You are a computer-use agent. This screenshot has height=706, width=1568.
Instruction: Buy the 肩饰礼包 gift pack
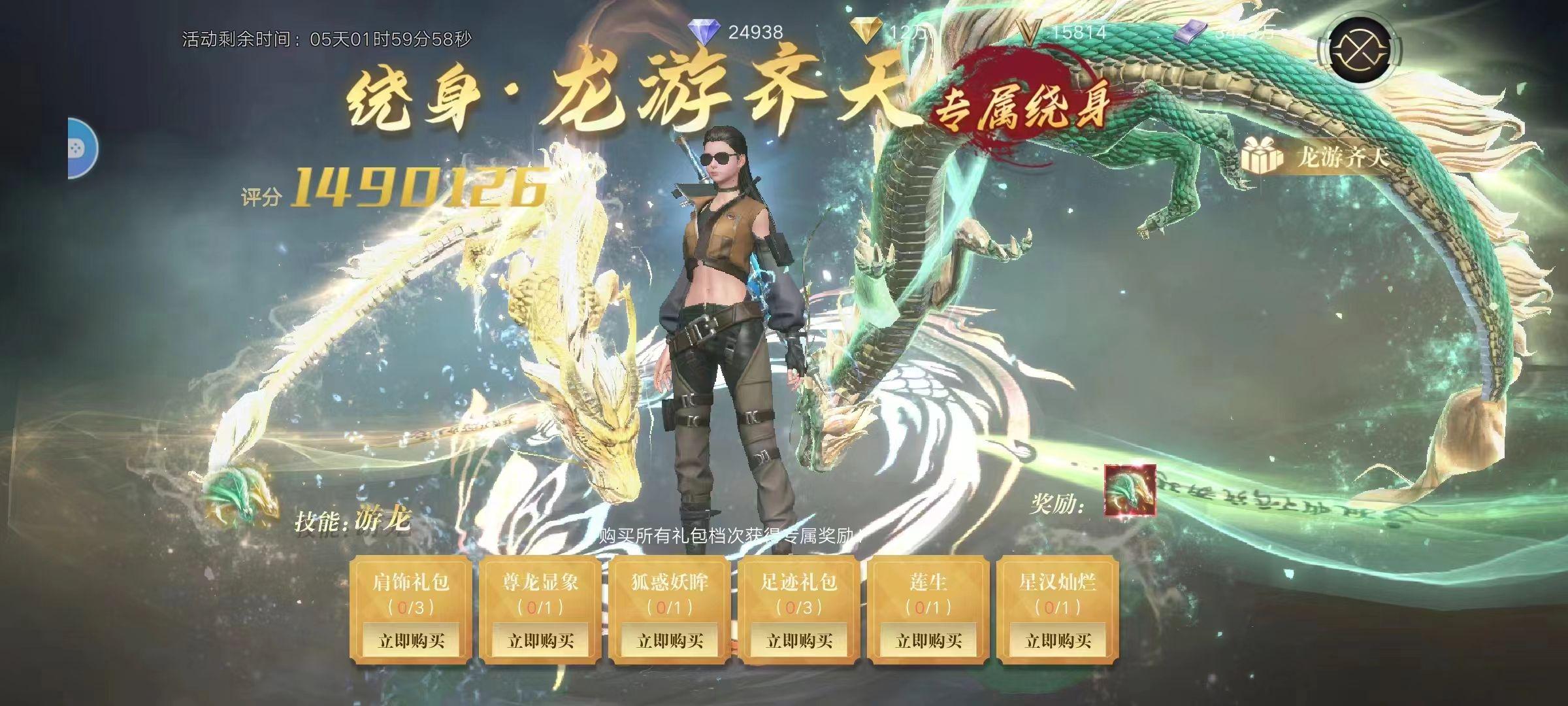[411, 640]
